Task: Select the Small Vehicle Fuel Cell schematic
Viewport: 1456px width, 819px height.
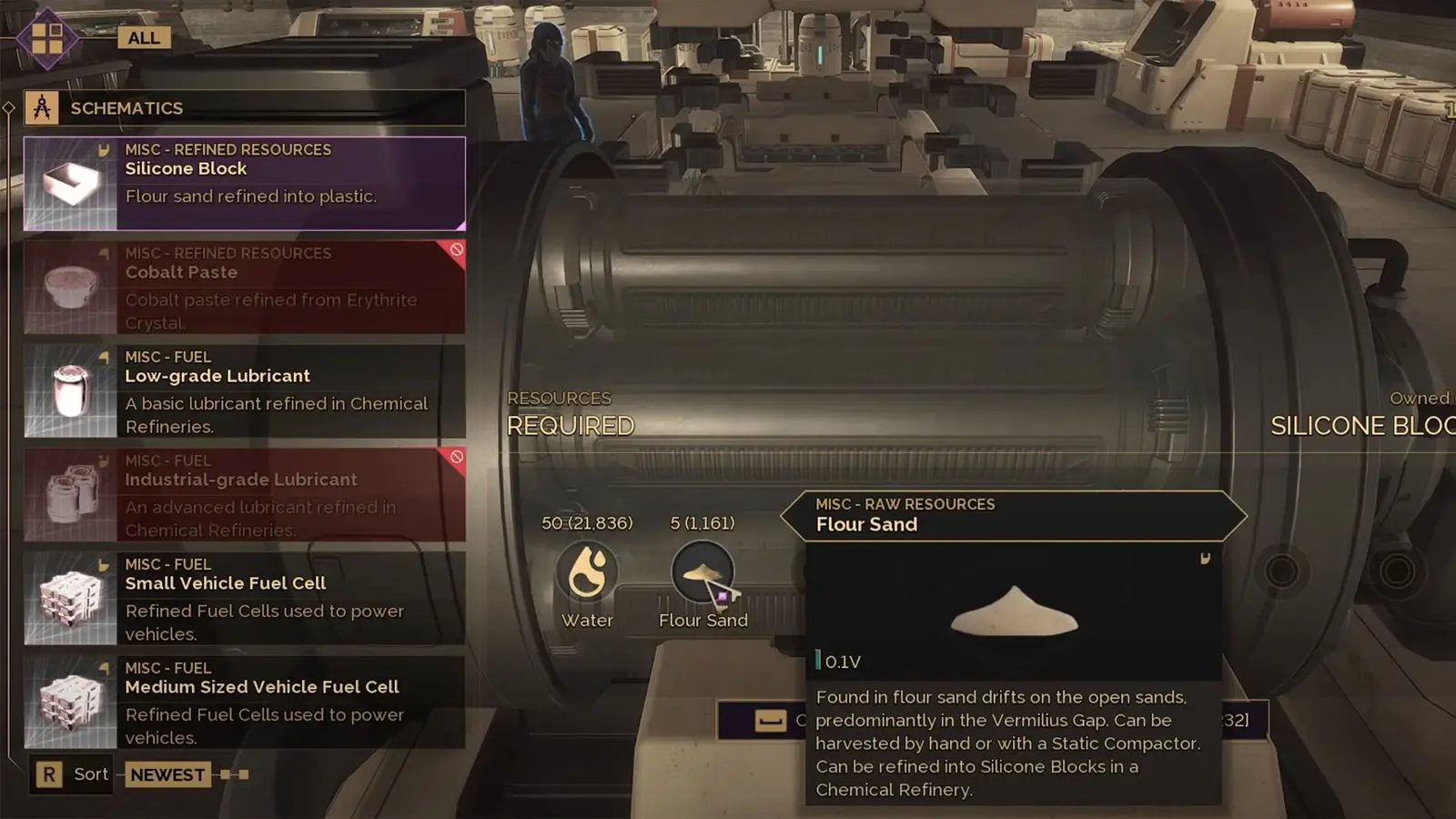Action: (x=244, y=598)
